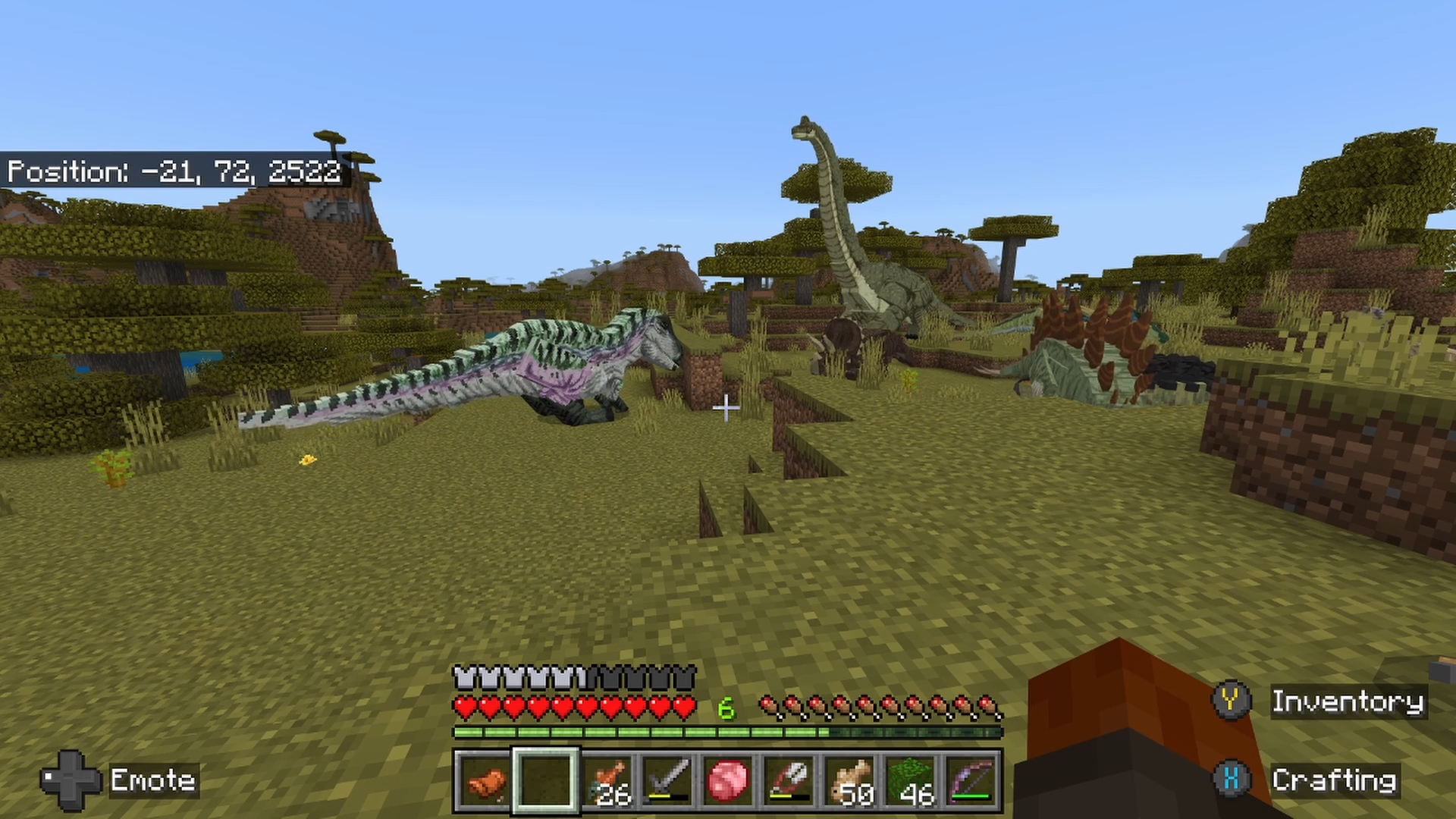Select the drumstick stack of 26
Viewport: 1456px width, 819px height.
pyautogui.click(x=607, y=781)
